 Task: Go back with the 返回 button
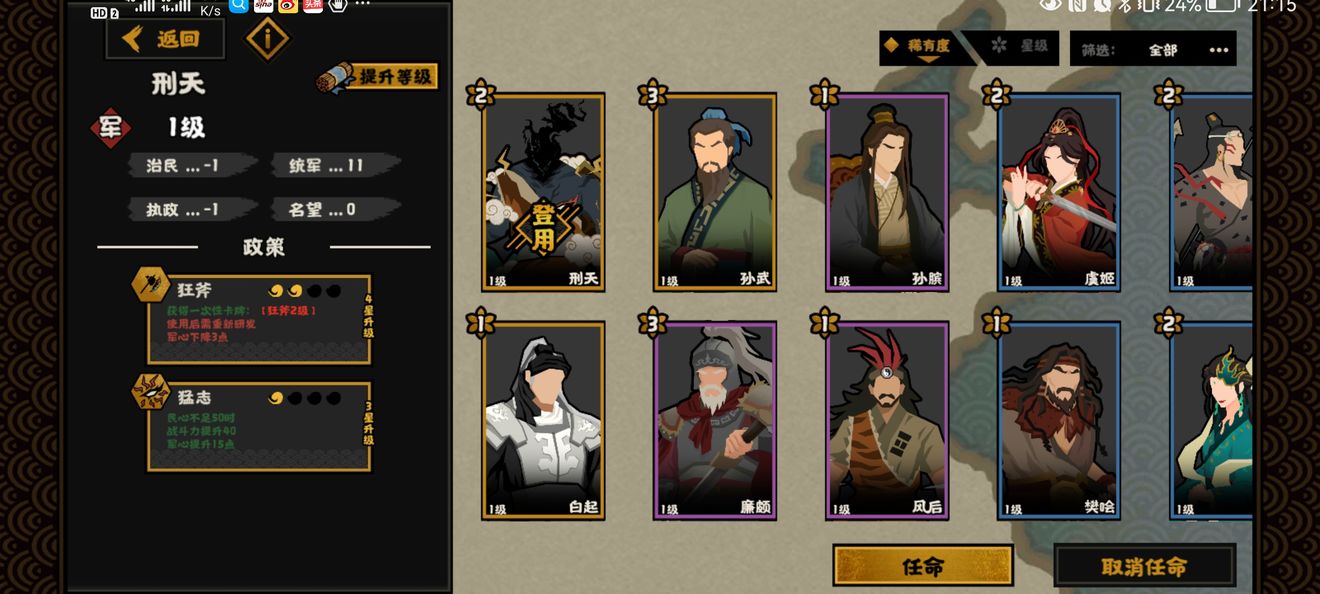pos(164,39)
